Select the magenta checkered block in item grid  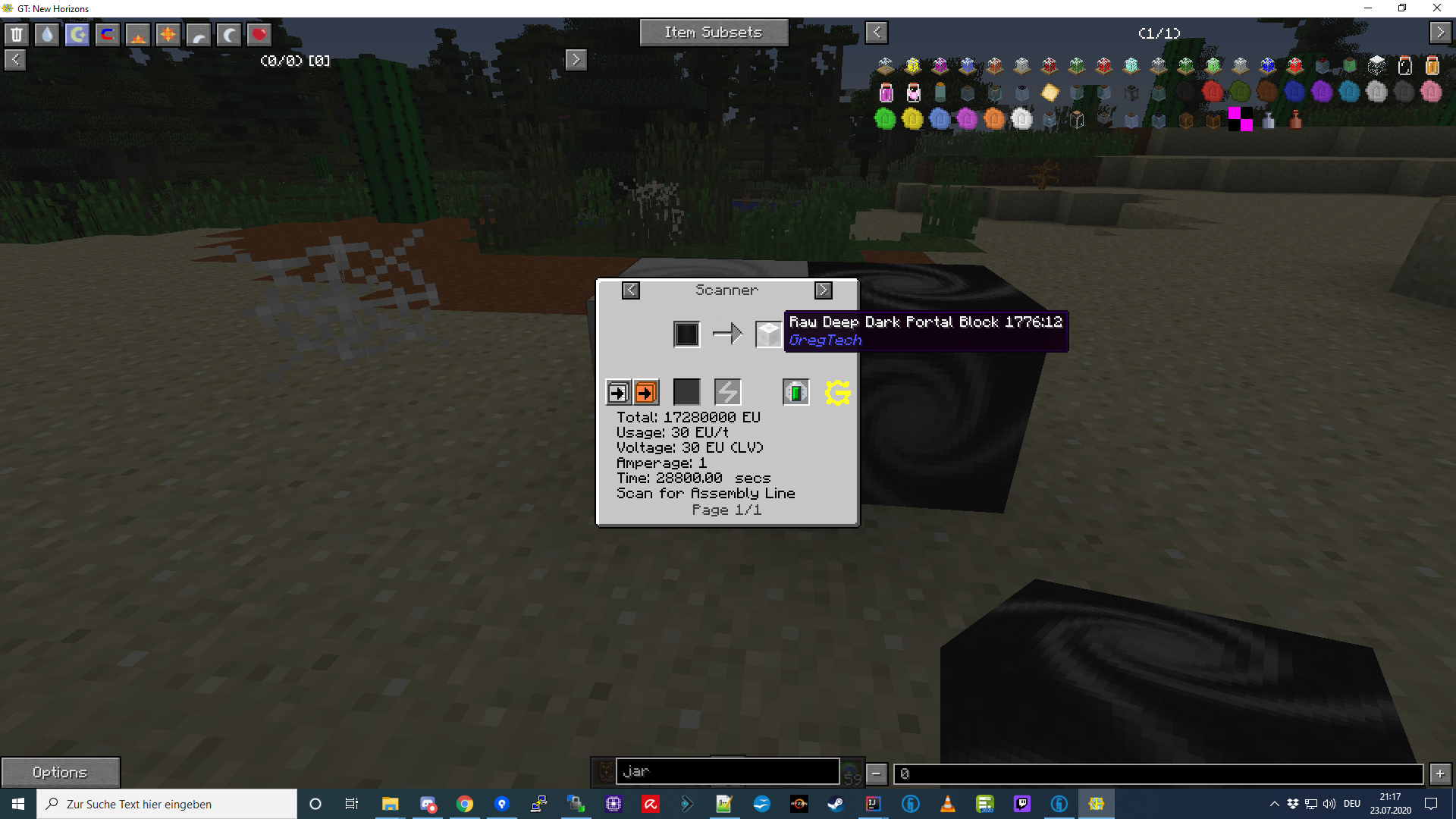[x=1239, y=119]
